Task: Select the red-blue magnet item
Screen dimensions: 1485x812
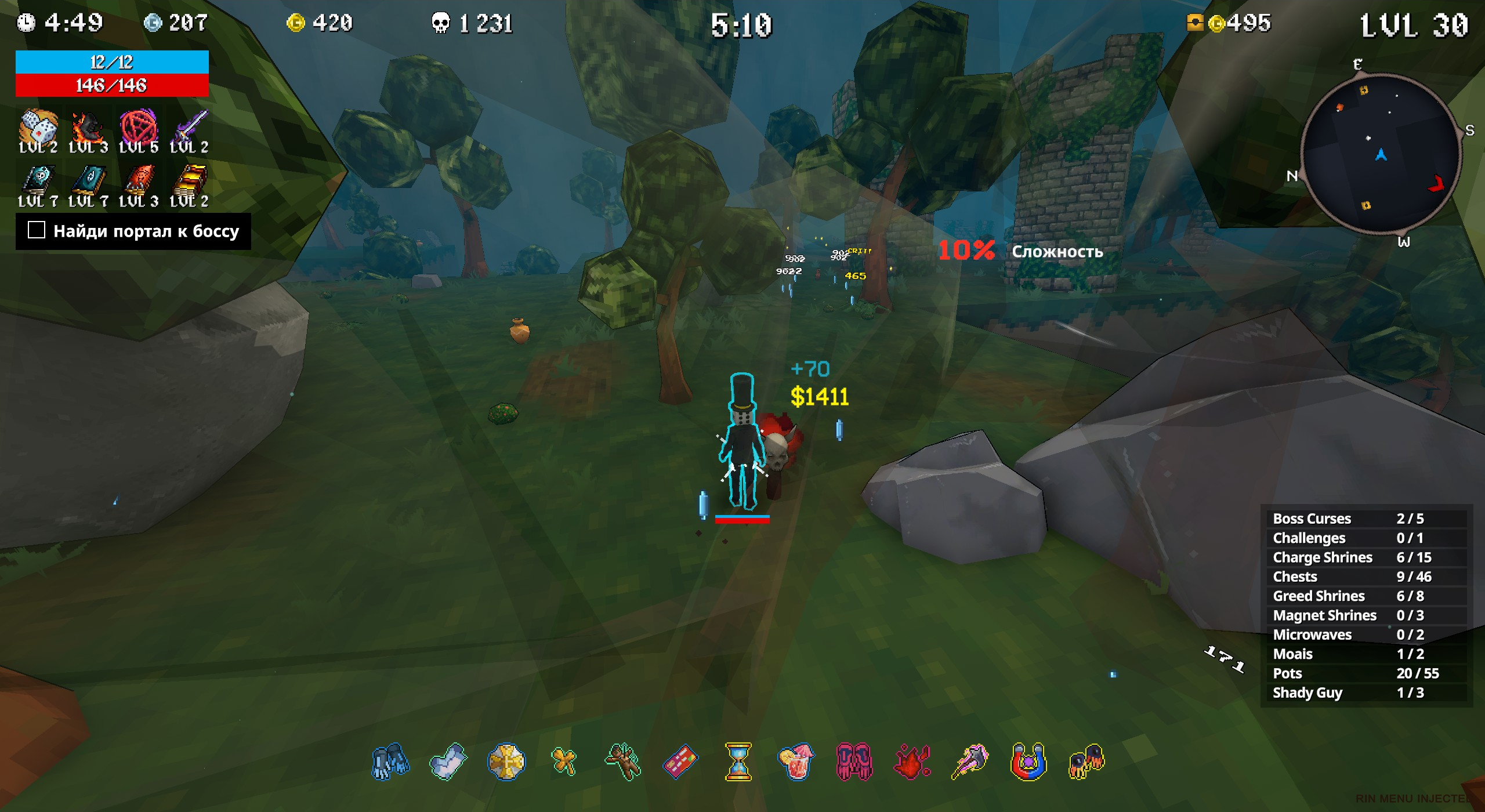Action: (1028, 761)
